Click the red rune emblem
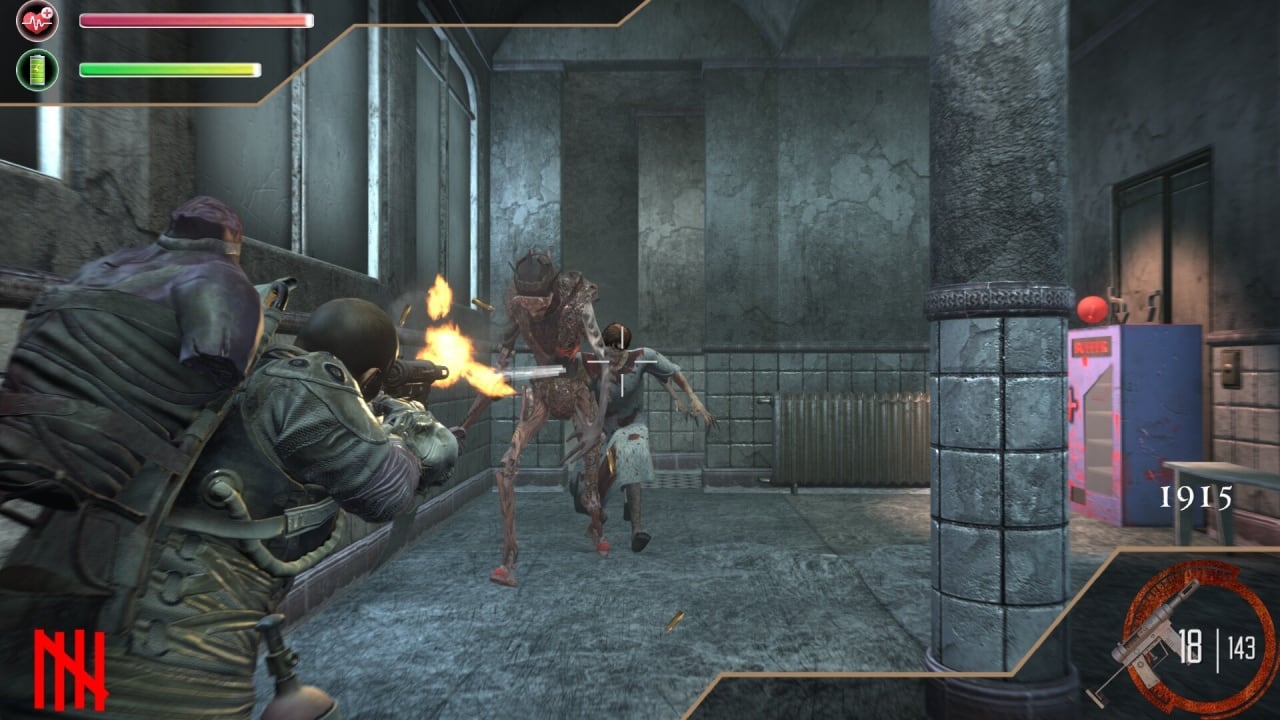Screen dimensions: 1280x720 [x=70, y=669]
